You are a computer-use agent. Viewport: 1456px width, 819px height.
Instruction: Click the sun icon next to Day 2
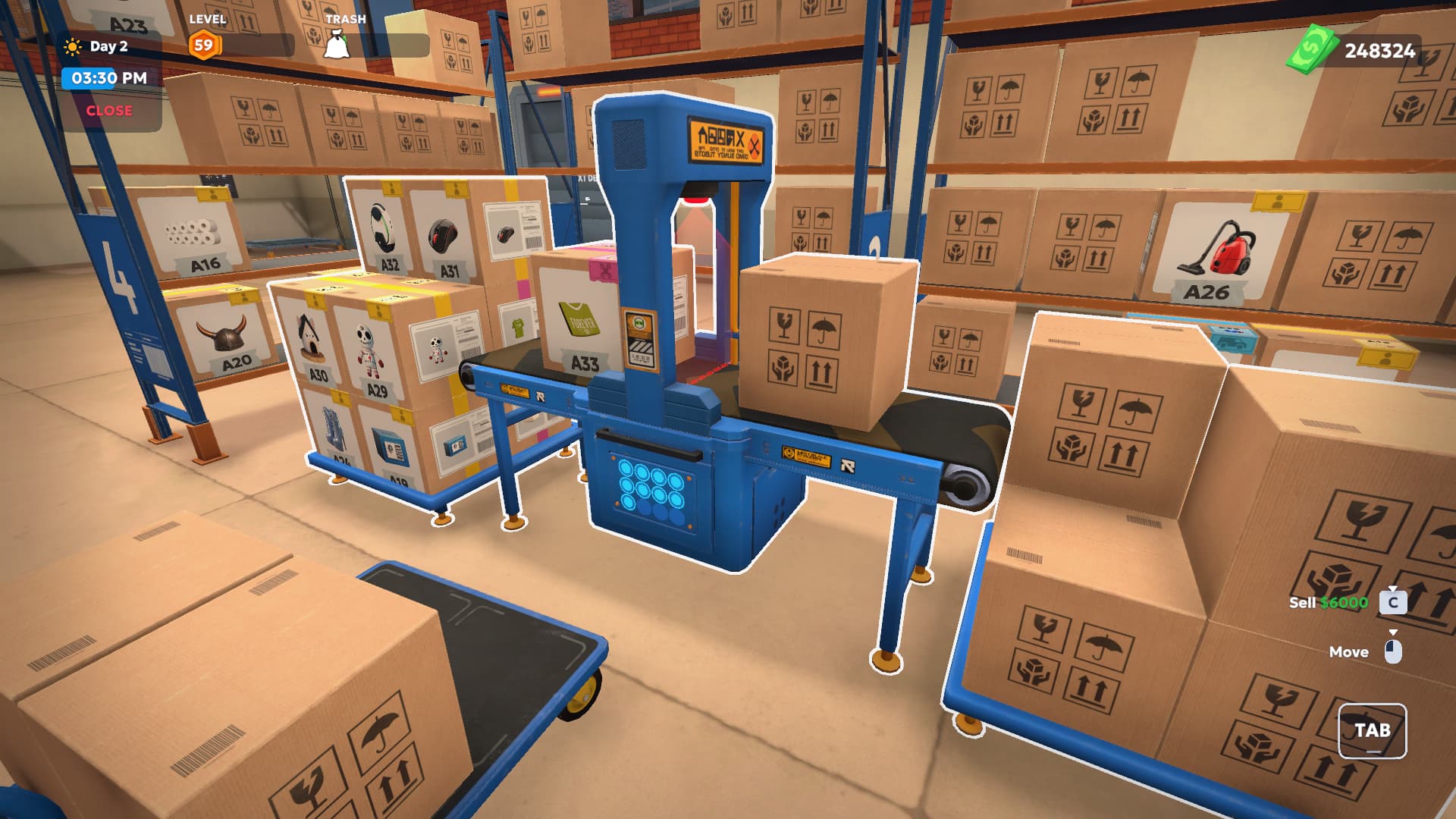coord(73,45)
